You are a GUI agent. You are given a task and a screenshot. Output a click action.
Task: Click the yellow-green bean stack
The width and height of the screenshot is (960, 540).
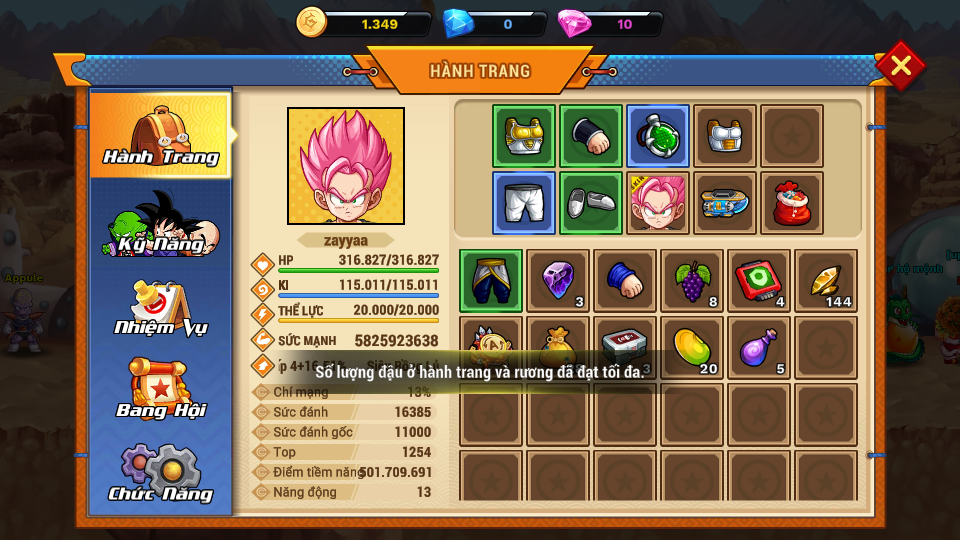(x=692, y=348)
